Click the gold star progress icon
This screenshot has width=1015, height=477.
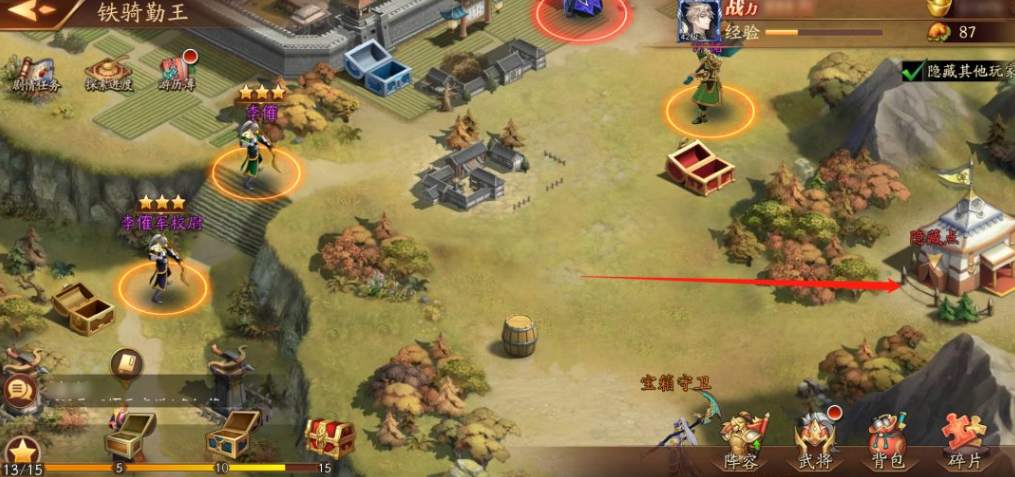click(x=22, y=452)
